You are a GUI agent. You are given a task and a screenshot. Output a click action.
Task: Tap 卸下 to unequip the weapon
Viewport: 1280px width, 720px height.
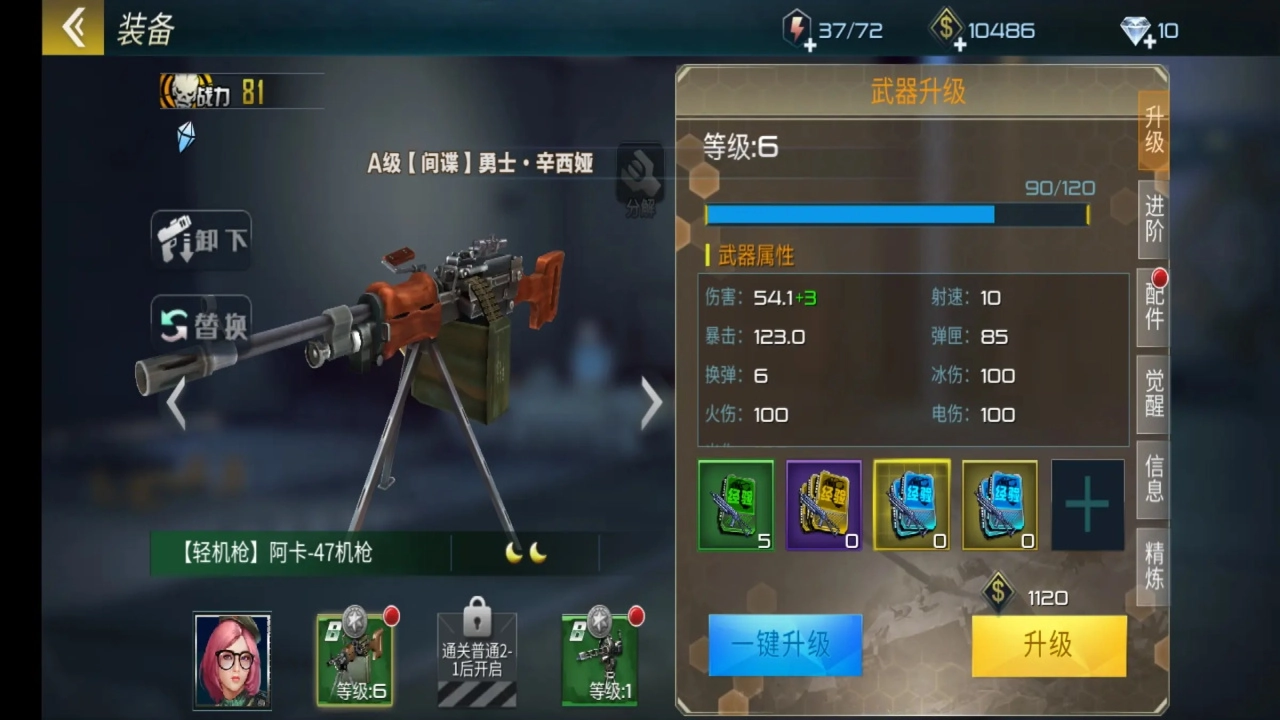(x=200, y=240)
